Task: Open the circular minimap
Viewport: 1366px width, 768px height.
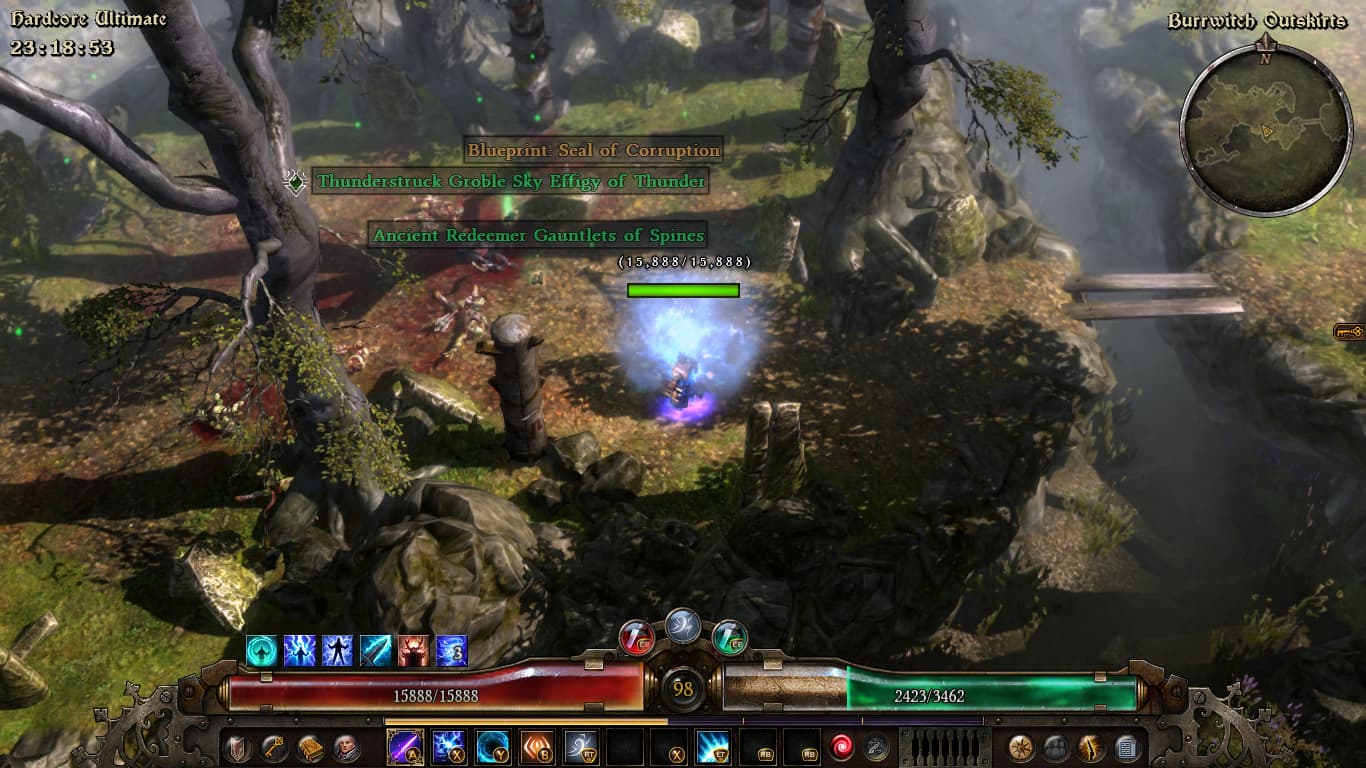Action: (x=1265, y=129)
